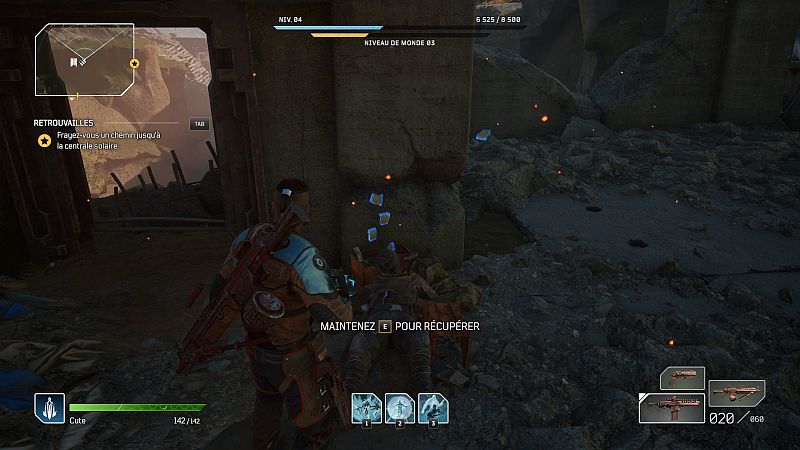Switch to the secondary rifle slot
800x450 pixels.
[736, 393]
